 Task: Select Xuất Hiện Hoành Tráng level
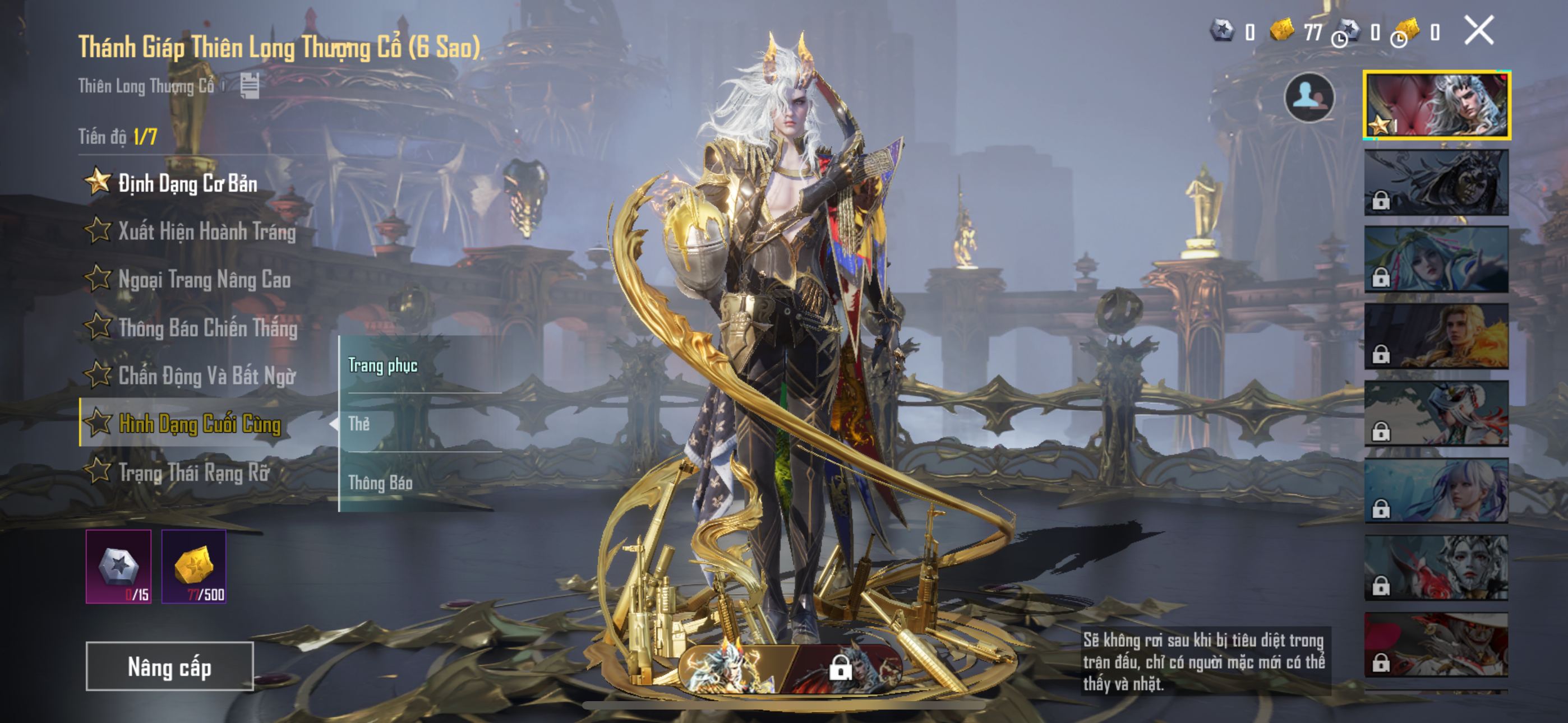click(206, 231)
